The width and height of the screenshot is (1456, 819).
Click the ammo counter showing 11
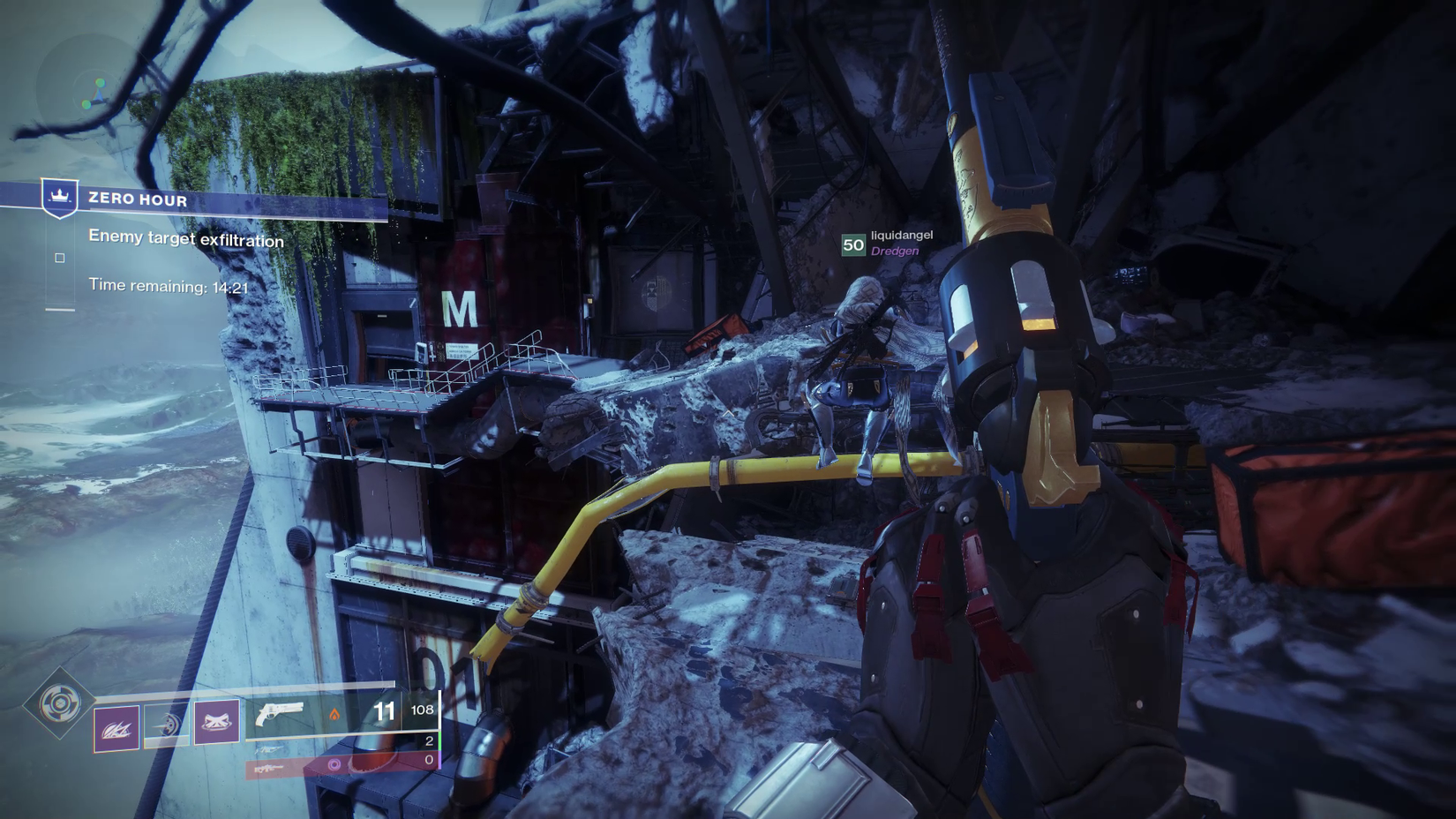coord(385,711)
